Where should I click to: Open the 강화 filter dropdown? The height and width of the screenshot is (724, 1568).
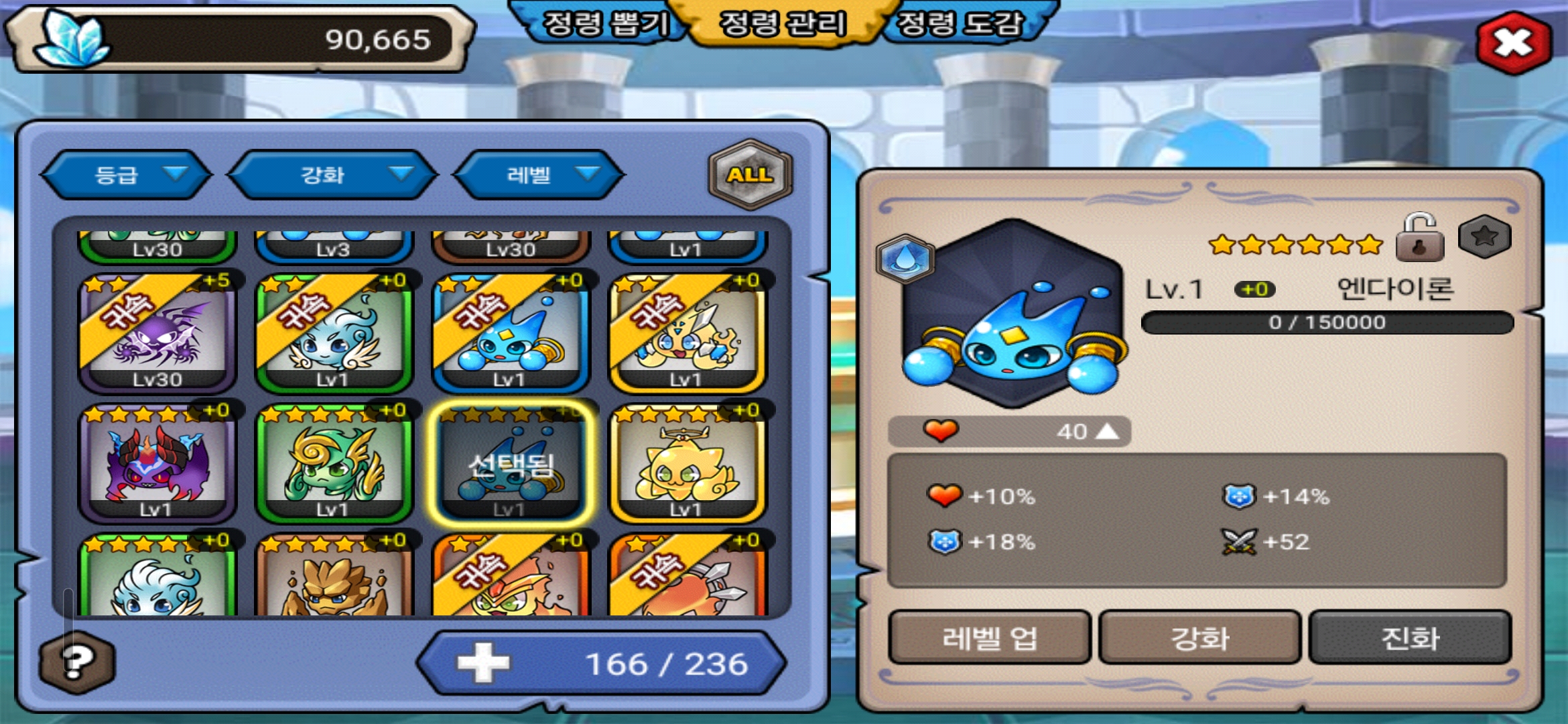point(333,175)
